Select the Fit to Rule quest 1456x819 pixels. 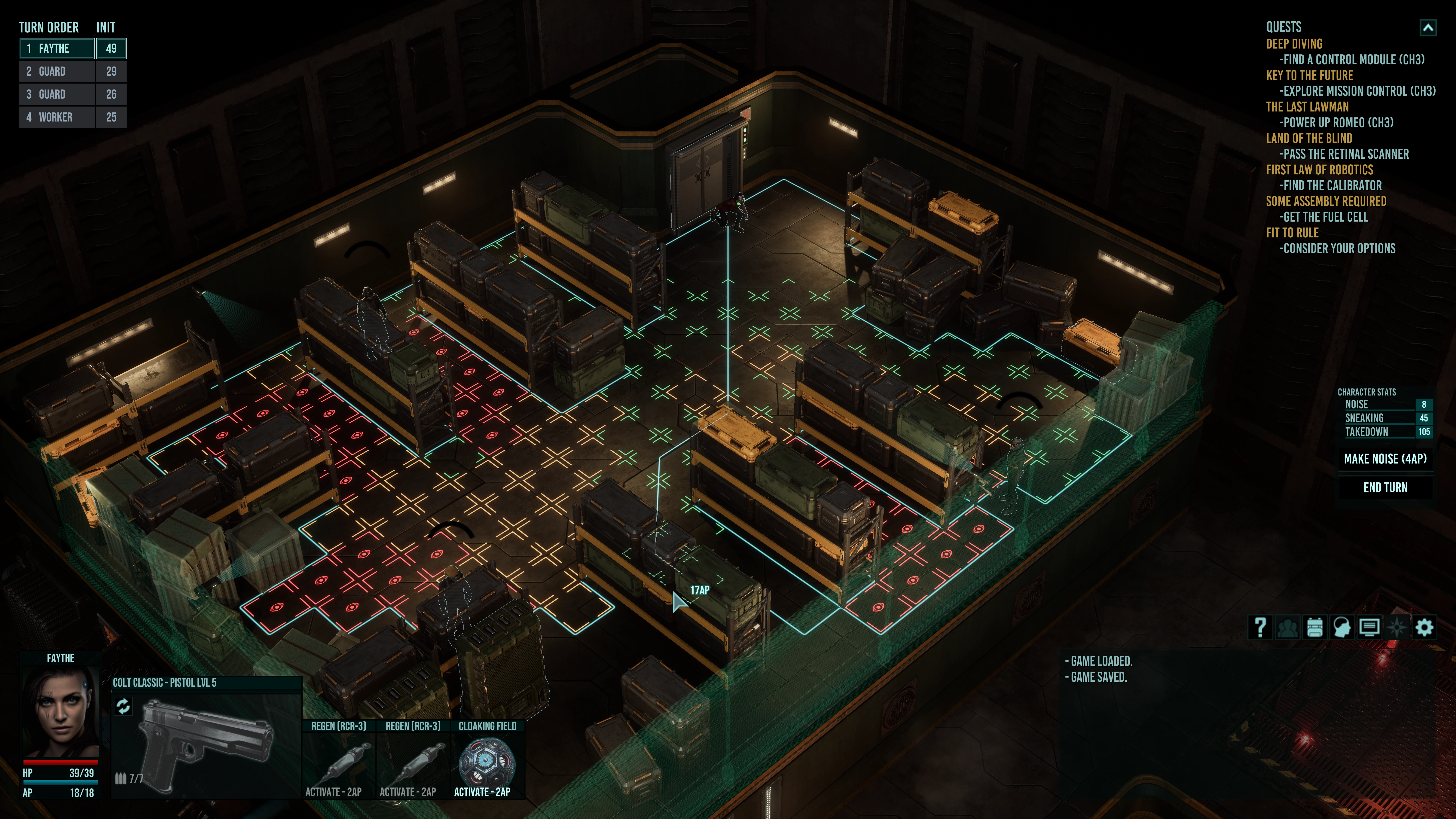[x=1292, y=233]
